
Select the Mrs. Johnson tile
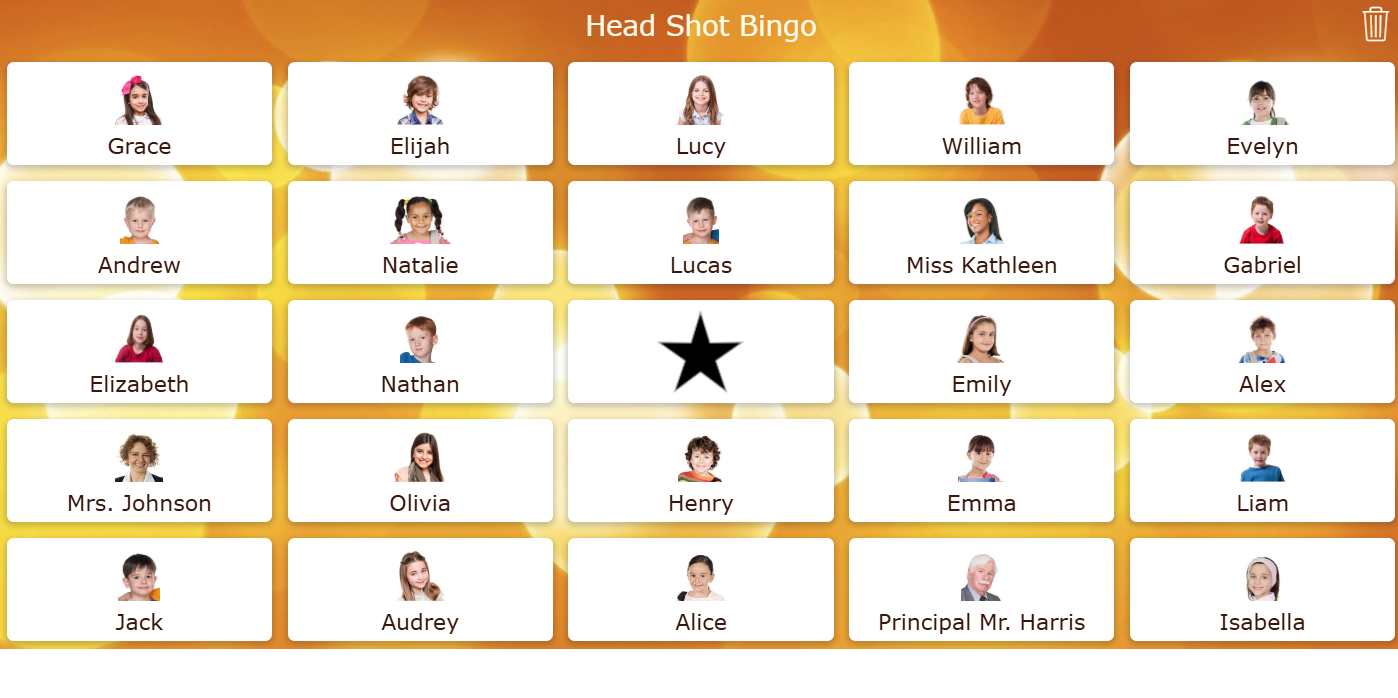(139, 471)
